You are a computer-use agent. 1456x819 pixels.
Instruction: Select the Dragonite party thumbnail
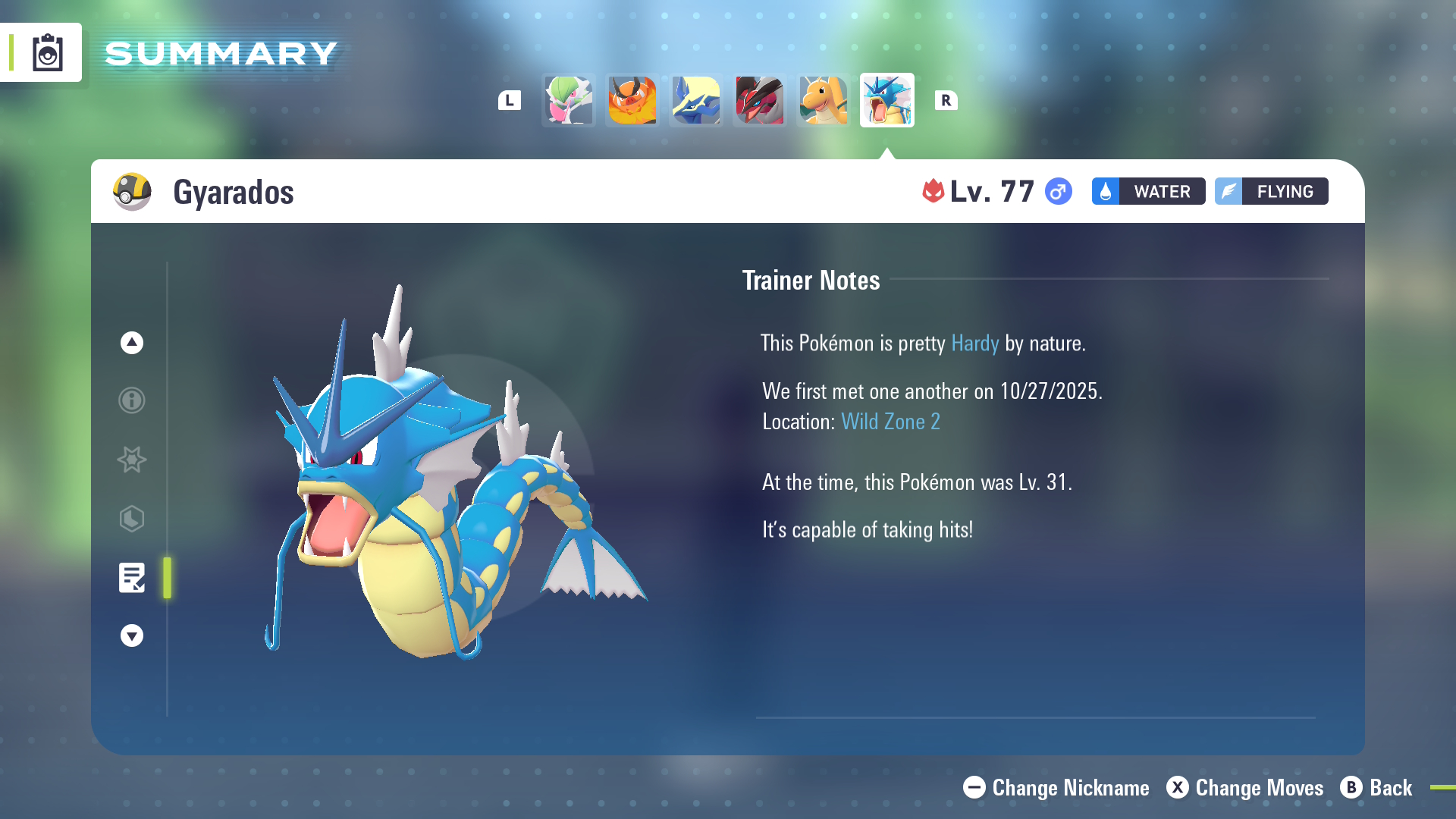823,99
